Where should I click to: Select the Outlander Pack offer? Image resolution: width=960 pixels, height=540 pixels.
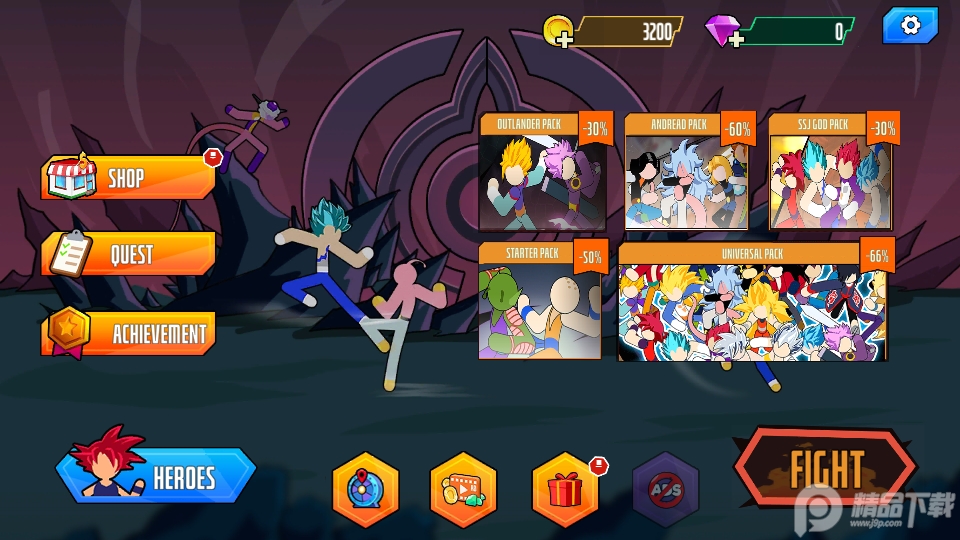(543, 173)
